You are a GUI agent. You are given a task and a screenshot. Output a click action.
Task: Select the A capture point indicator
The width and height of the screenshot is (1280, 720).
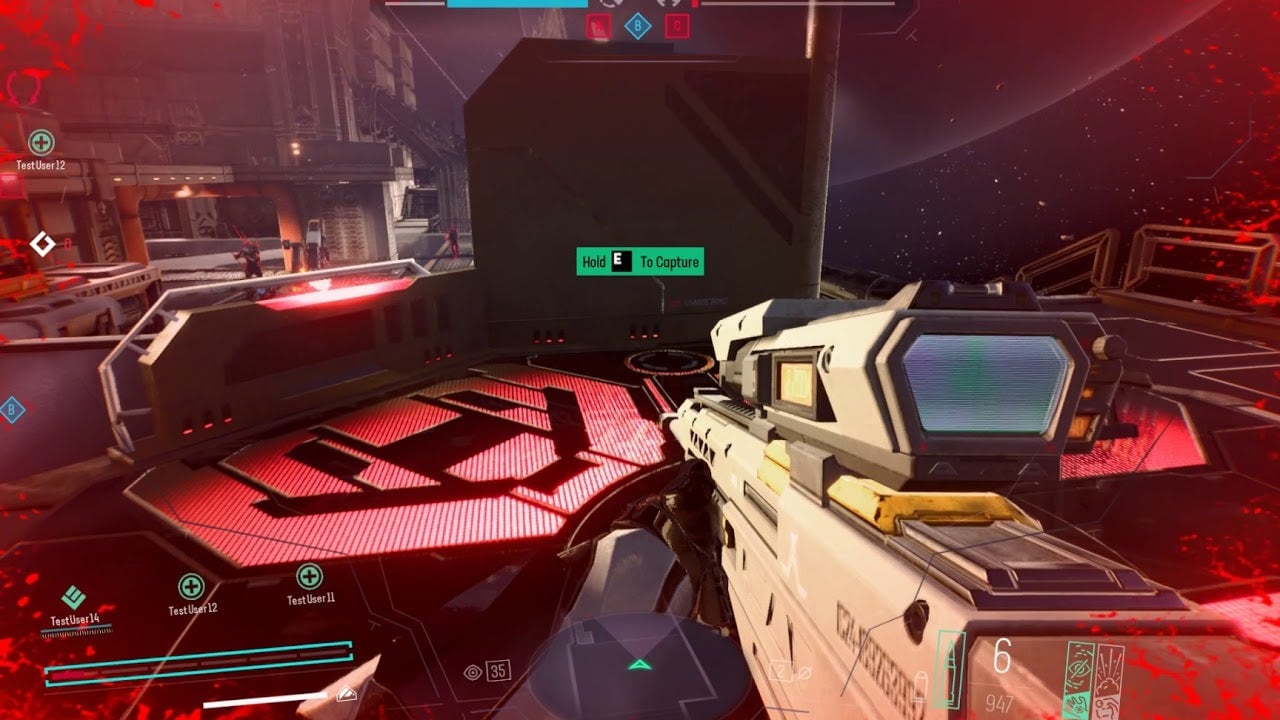click(598, 27)
